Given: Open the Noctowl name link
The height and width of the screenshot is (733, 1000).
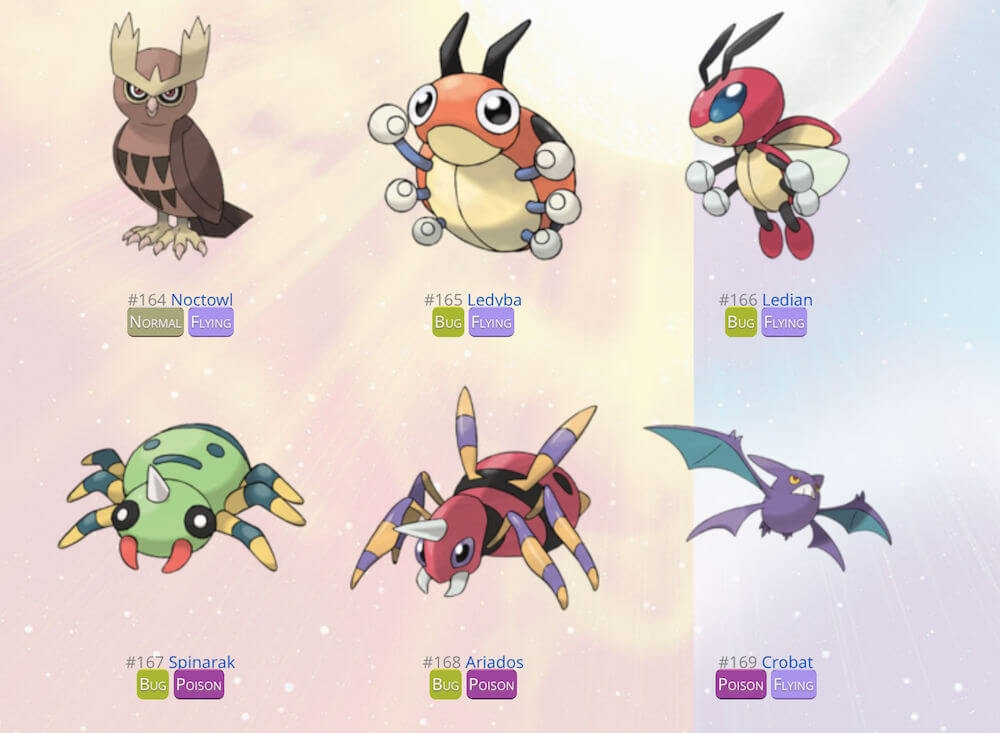Looking at the screenshot, I should pyautogui.click(x=201, y=300).
